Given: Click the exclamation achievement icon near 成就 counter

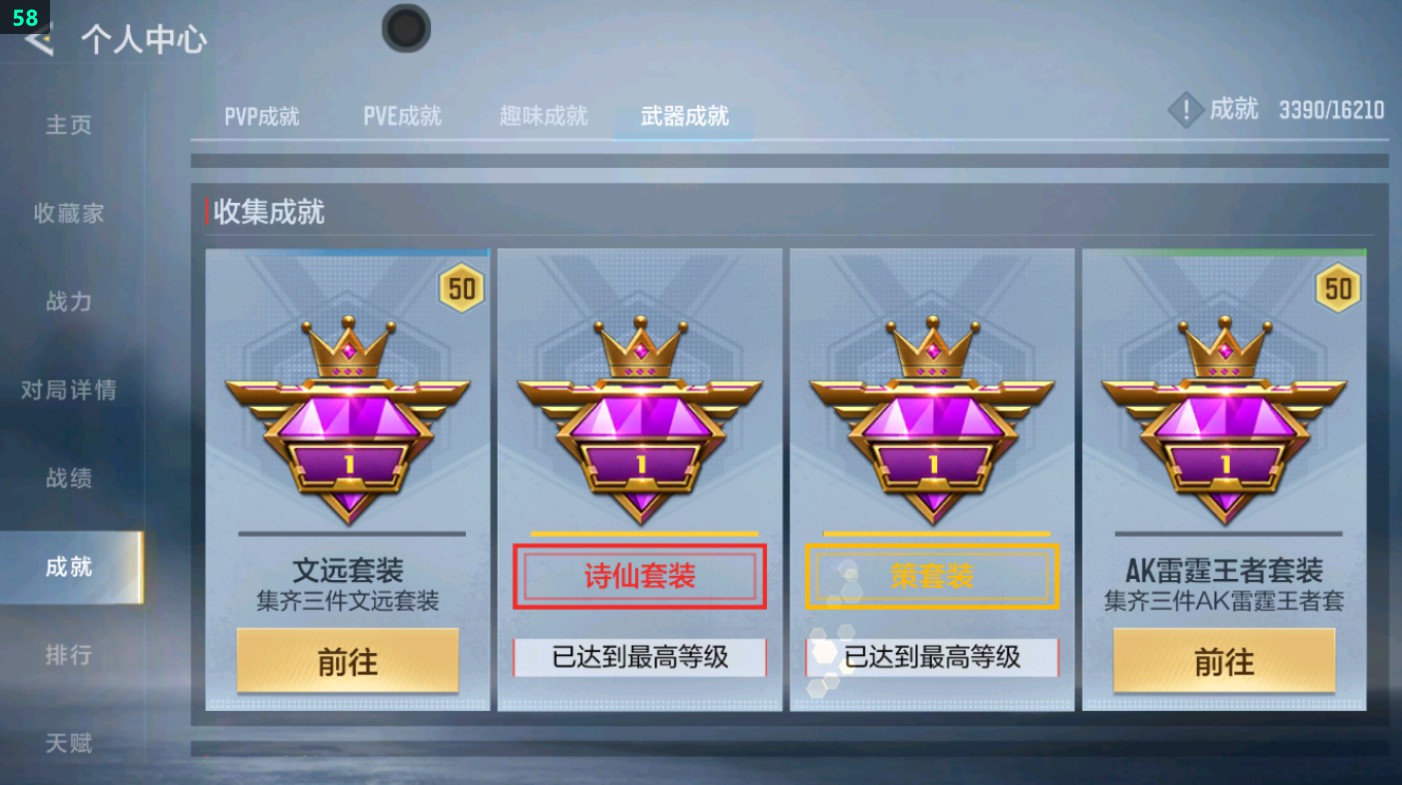Looking at the screenshot, I should pos(1186,110).
